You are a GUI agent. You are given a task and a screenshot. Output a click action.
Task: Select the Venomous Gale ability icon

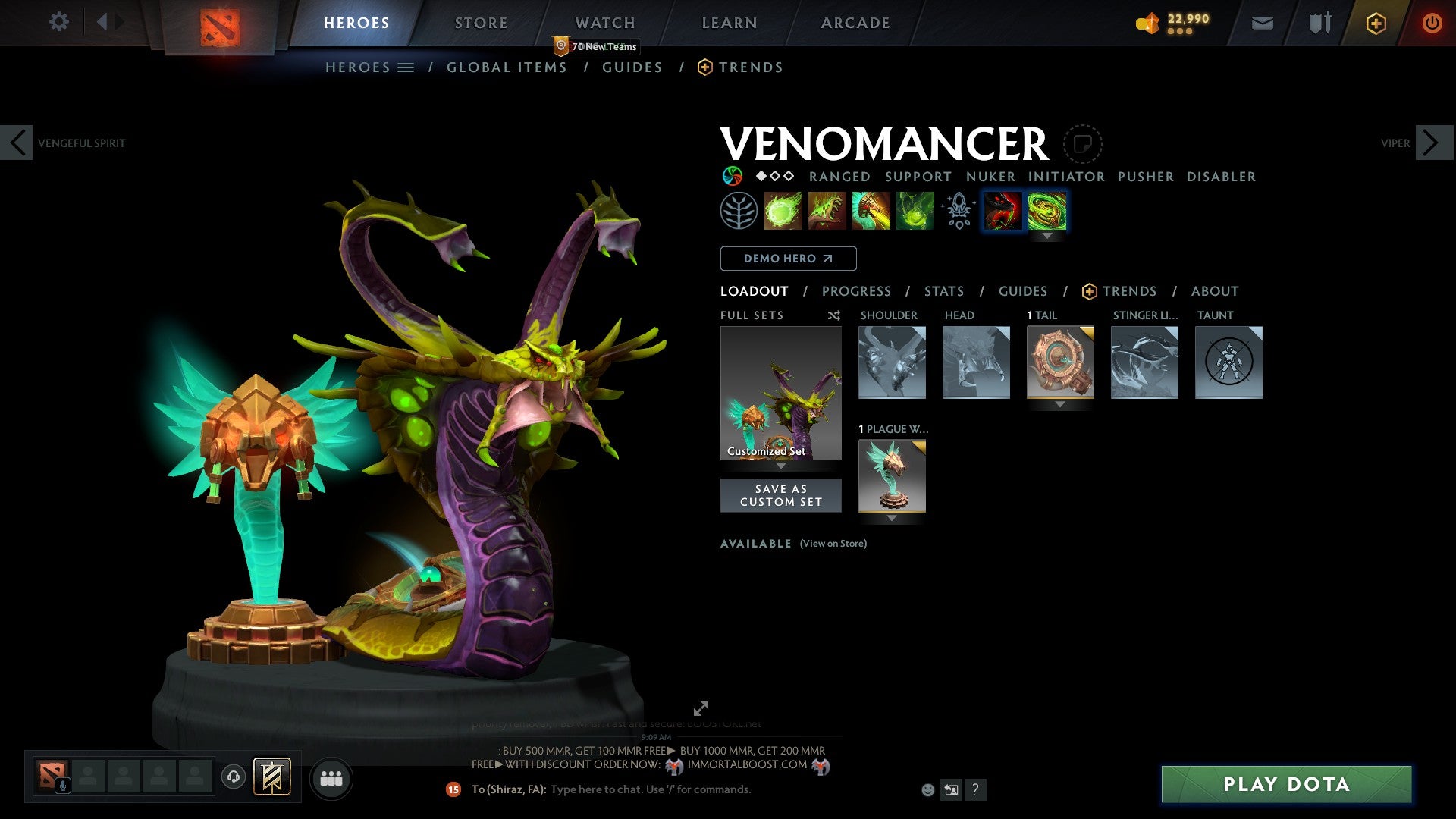point(783,211)
